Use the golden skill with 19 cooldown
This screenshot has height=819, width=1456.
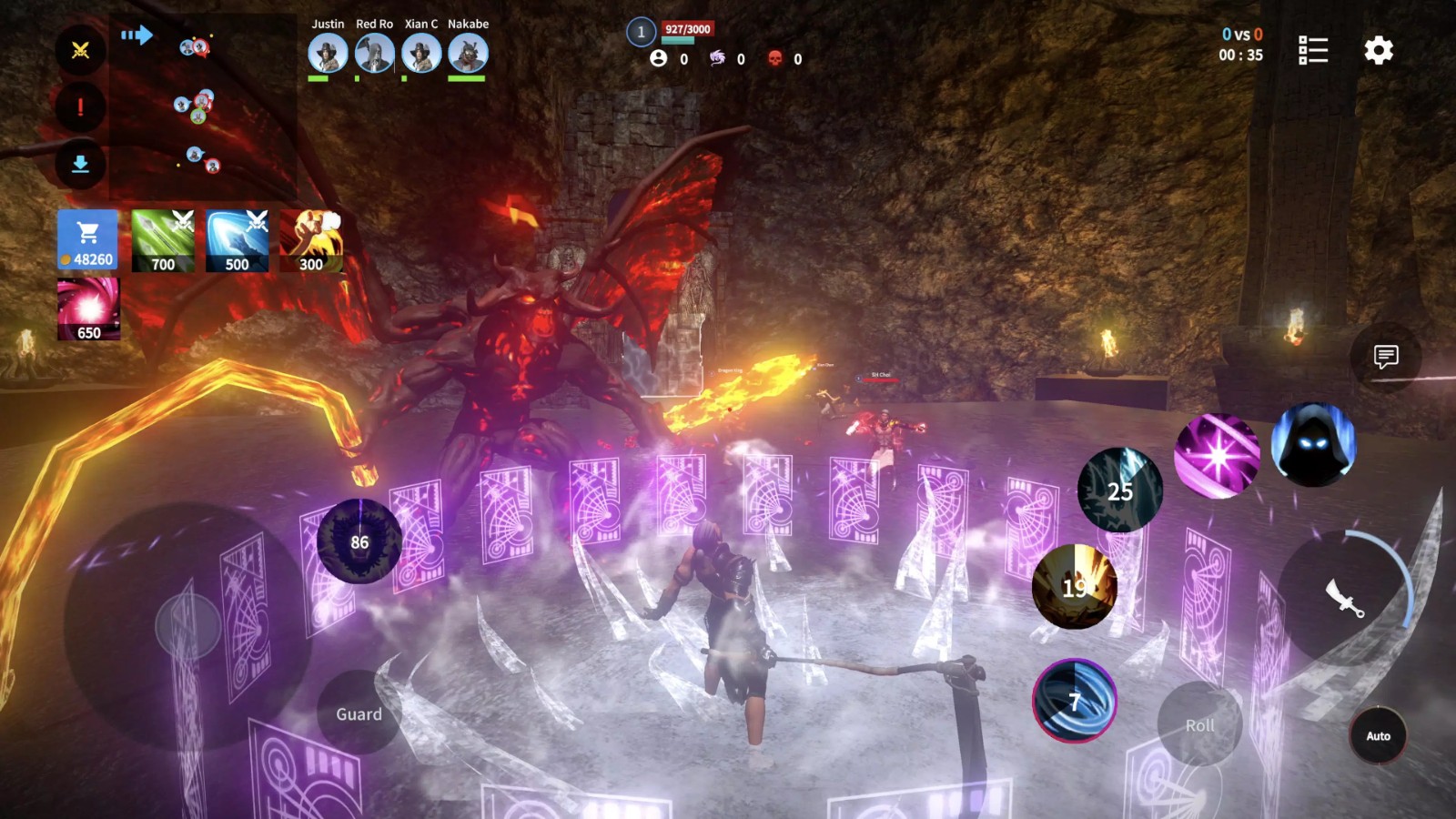pyautogui.click(x=1075, y=587)
